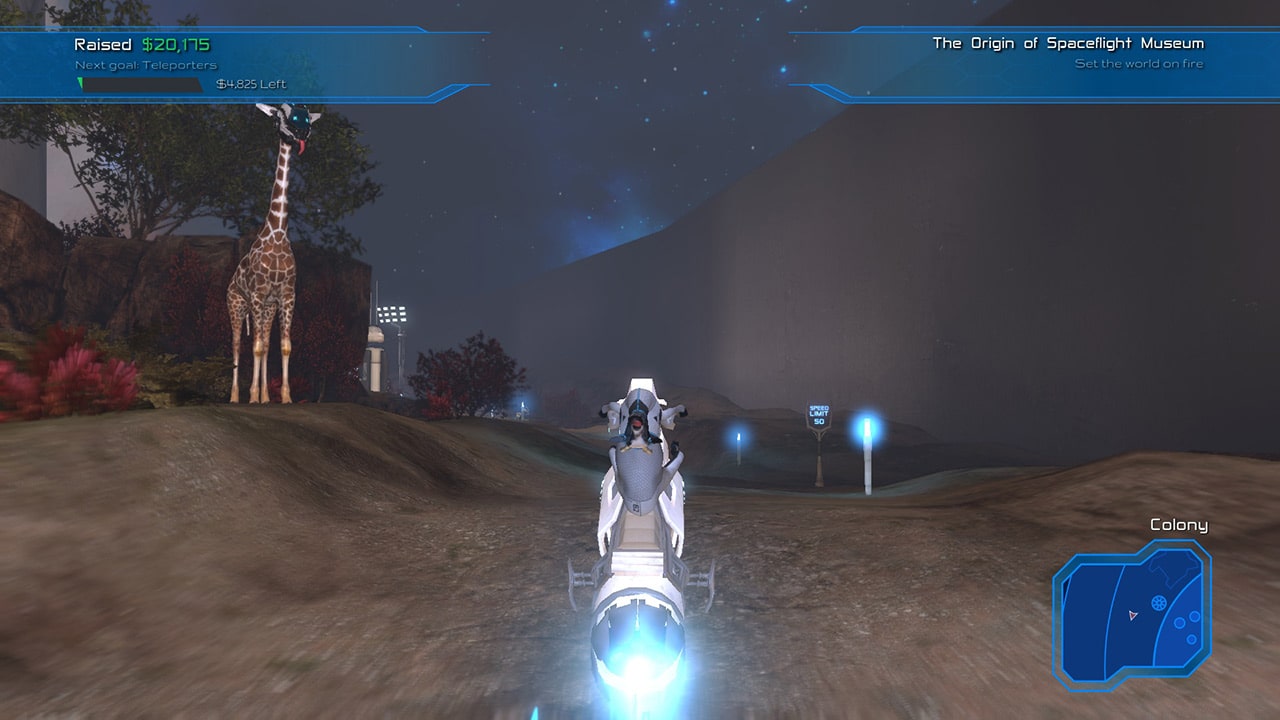The height and width of the screenshot is (720, 1280).
Task: Click the player arrow on the Colony minimap
Action: (x=1132, y=614)
